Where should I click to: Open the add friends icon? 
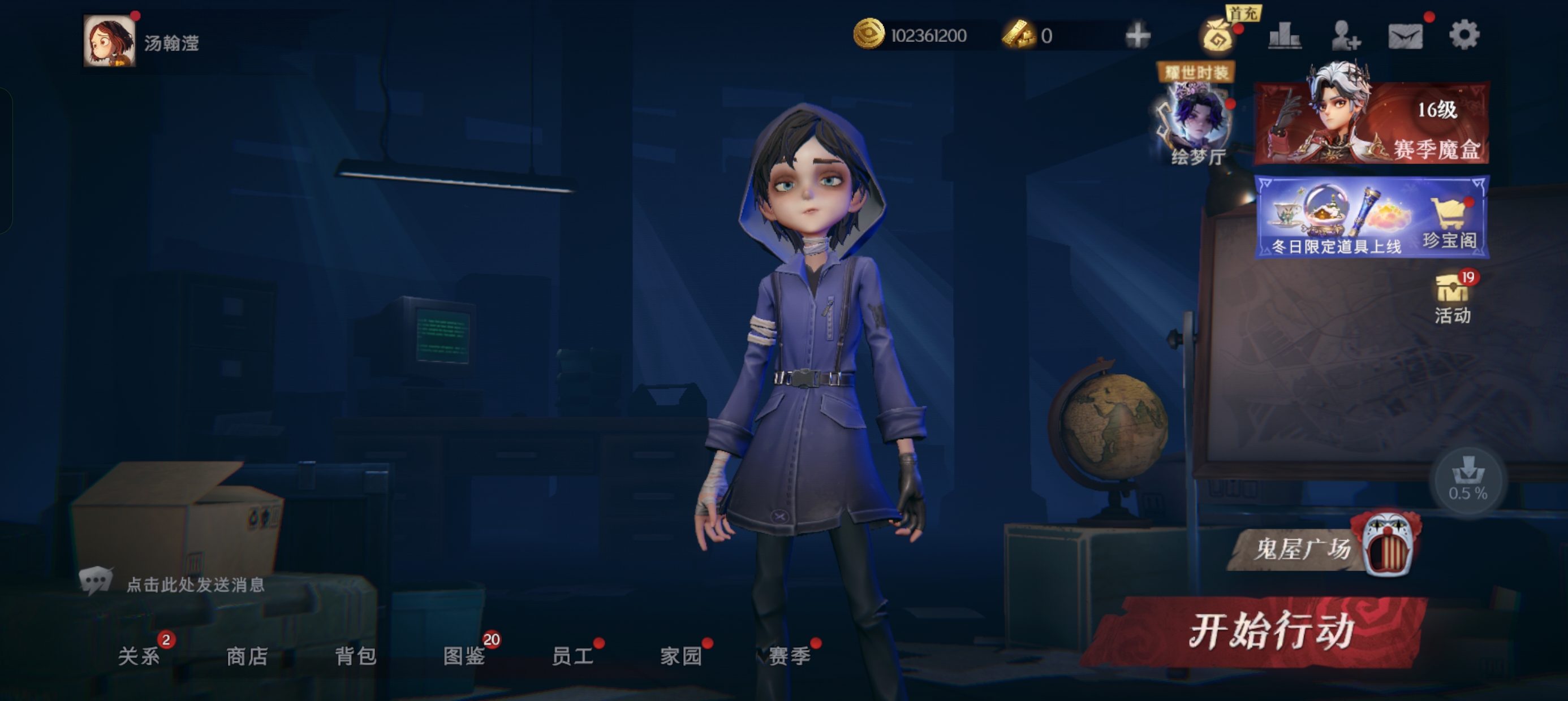pos(1345,35)
